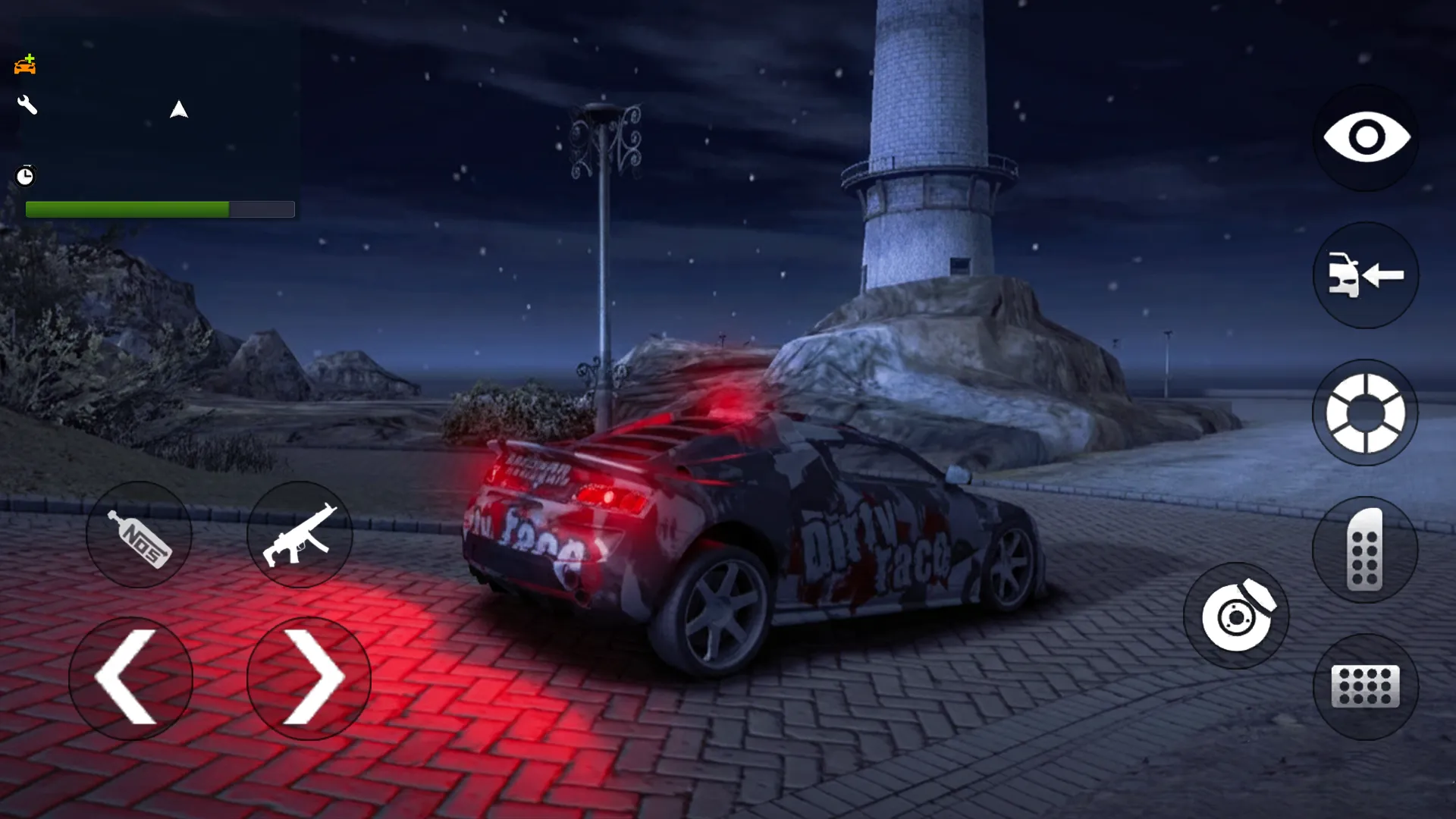Image resolution: width=1456 pixels, height=819 pixels.
Task: Switch camera perspective via the eye control
Action: tap(1365, 136)
